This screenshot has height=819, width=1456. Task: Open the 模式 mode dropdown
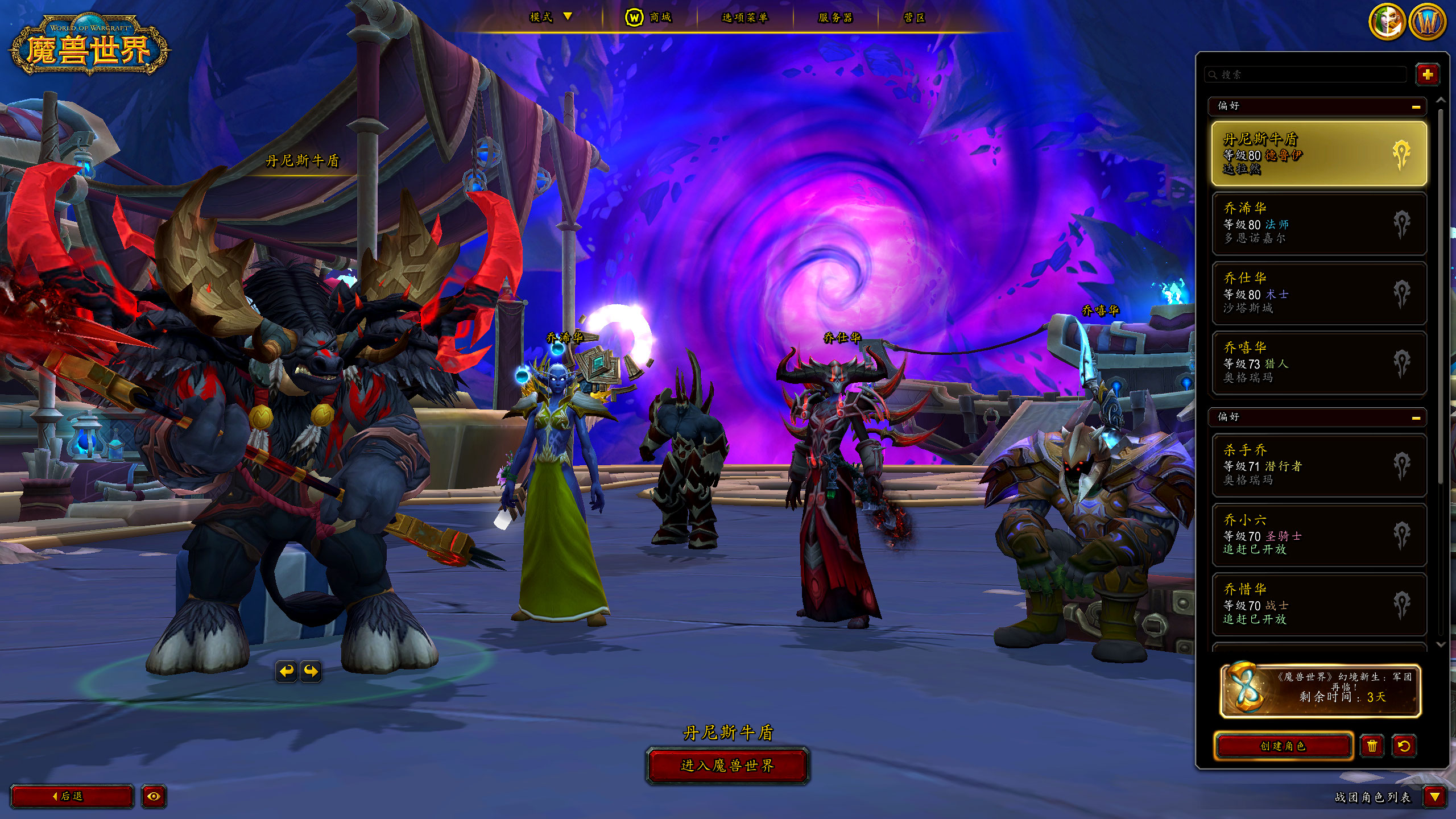[x=550, y=17]
